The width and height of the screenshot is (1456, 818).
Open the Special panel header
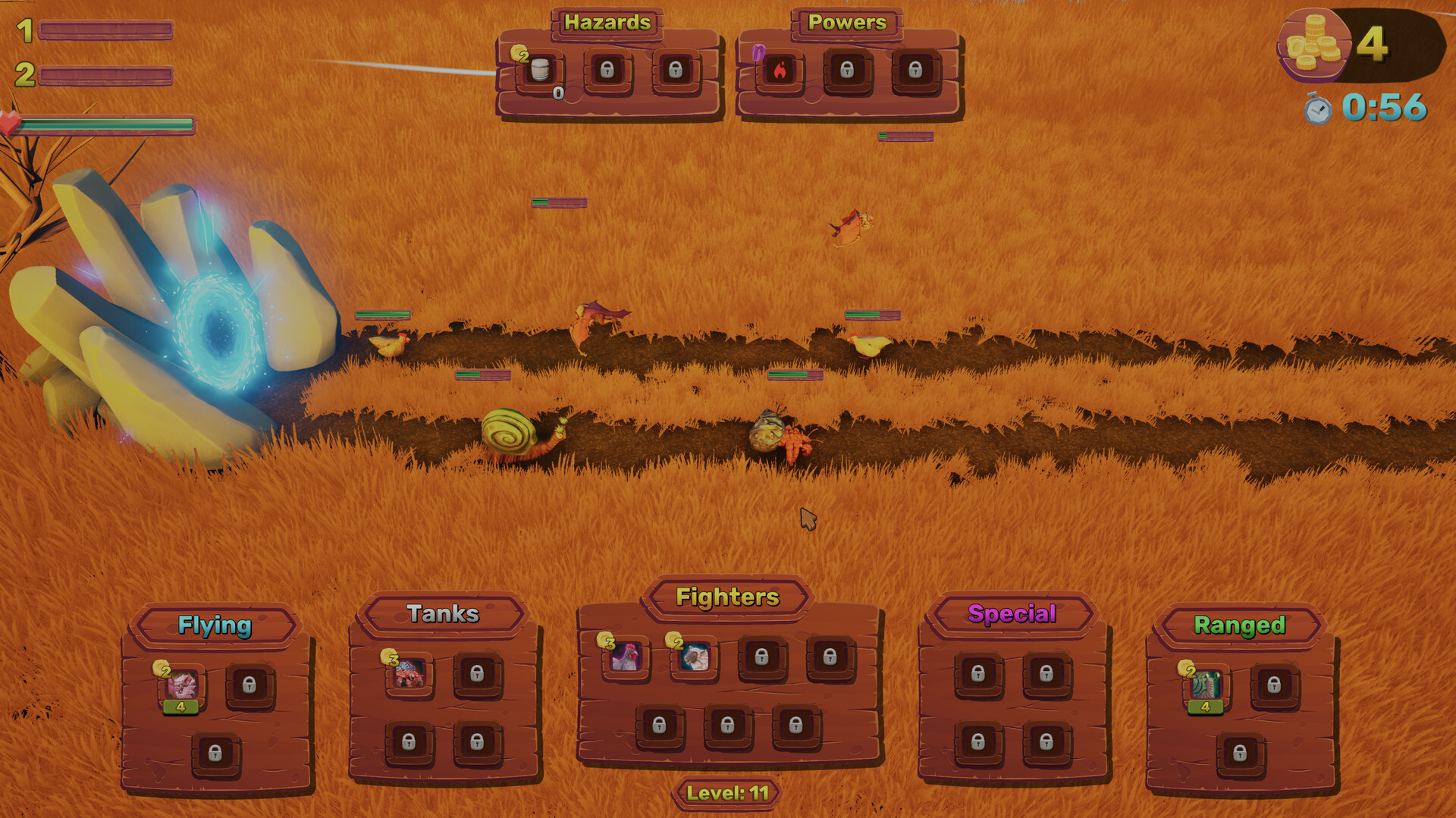(1012, 614)
